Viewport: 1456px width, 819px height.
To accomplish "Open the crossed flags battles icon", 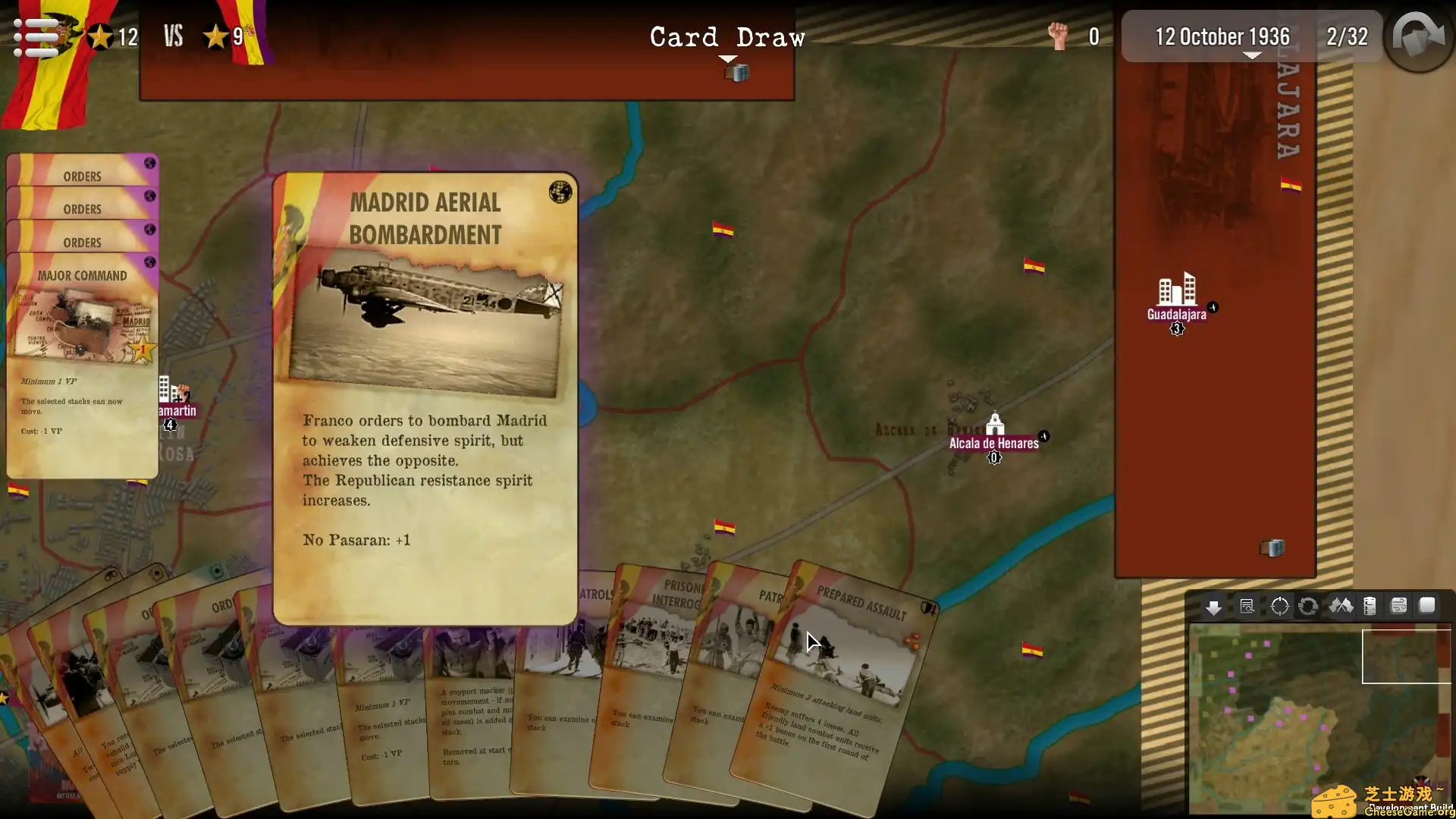I will [x=1341, y=606].
